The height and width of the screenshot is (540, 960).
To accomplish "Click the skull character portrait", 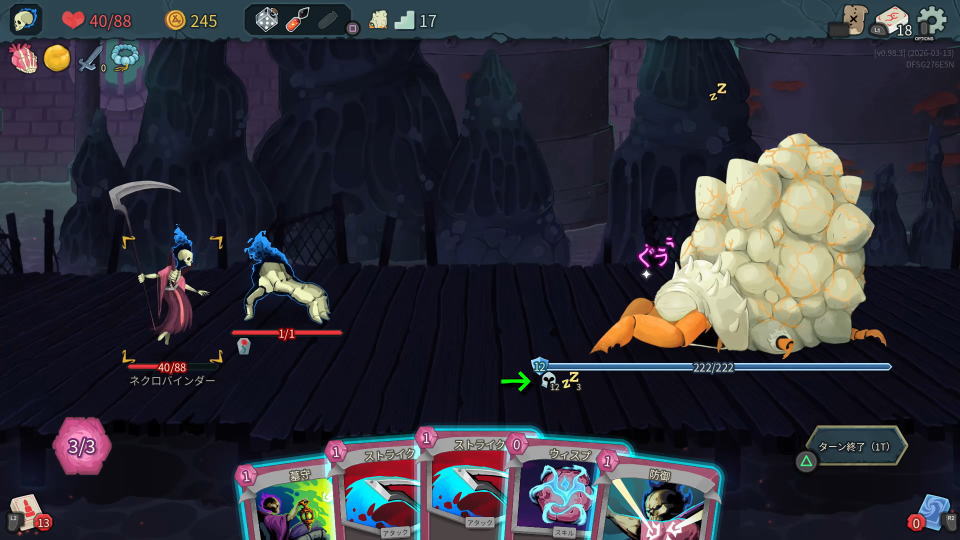I will coord(25,20).
